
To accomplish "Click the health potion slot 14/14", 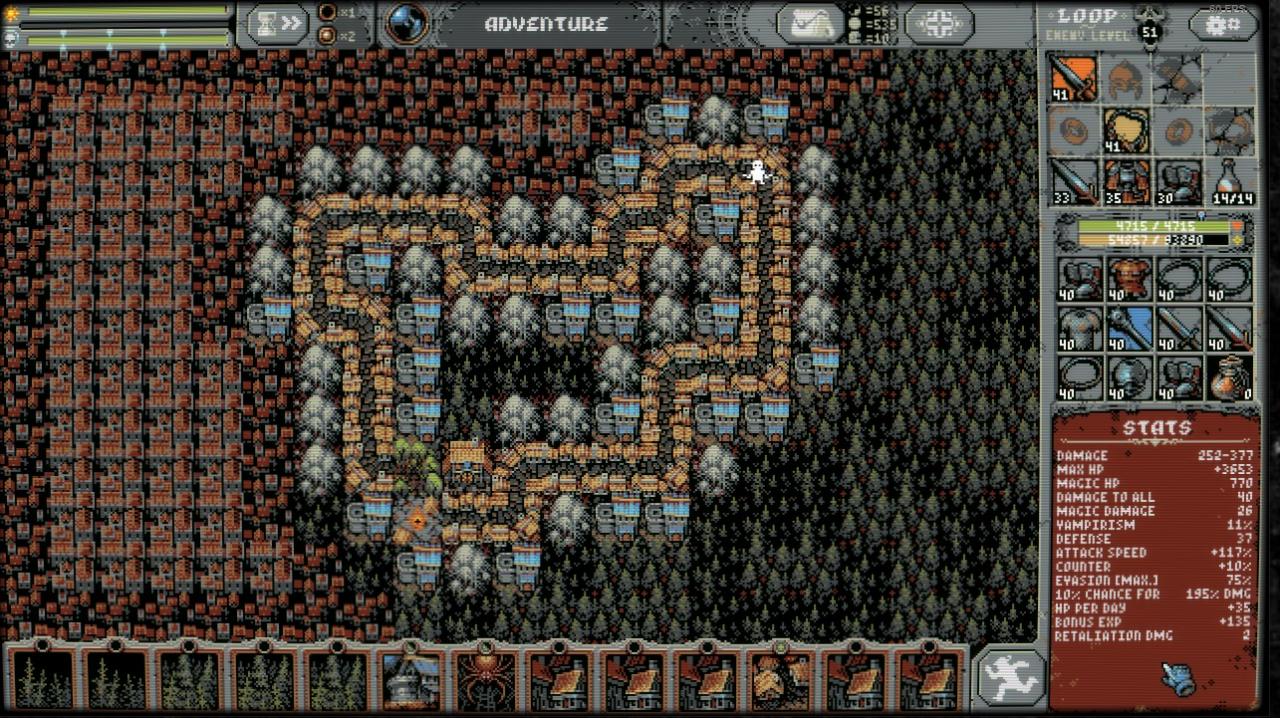I will [1231, 182].
